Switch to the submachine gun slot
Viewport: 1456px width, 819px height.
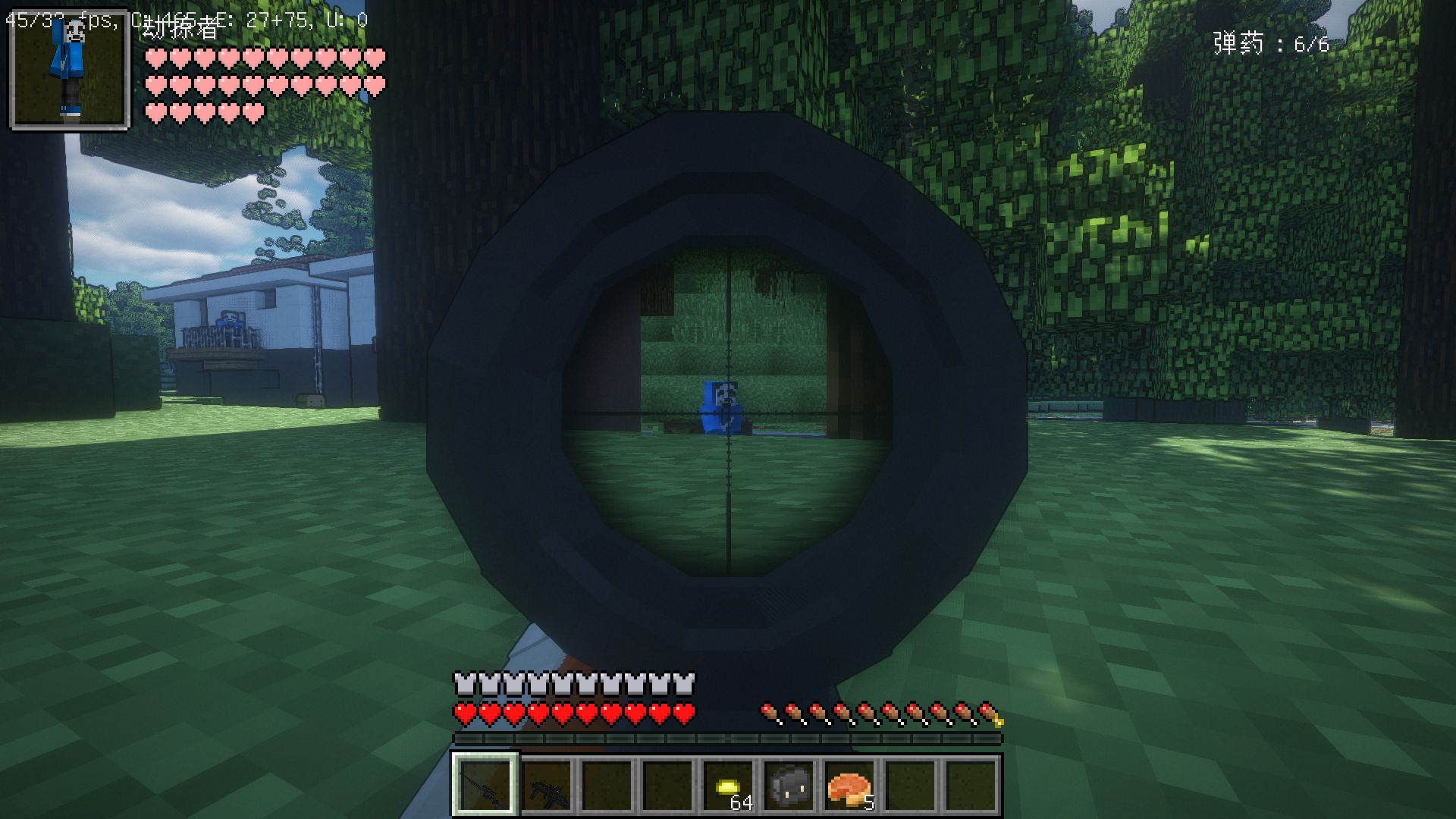546,786
